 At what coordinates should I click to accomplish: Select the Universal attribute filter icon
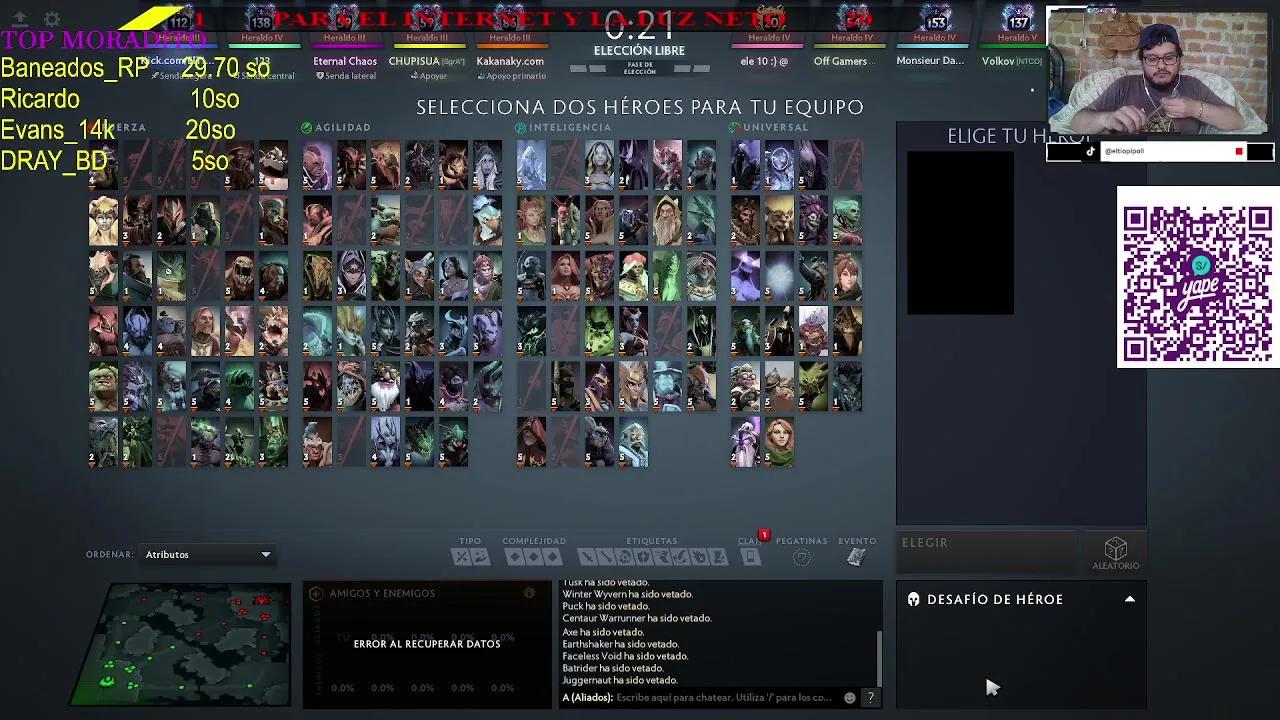[x=736, y=127]
